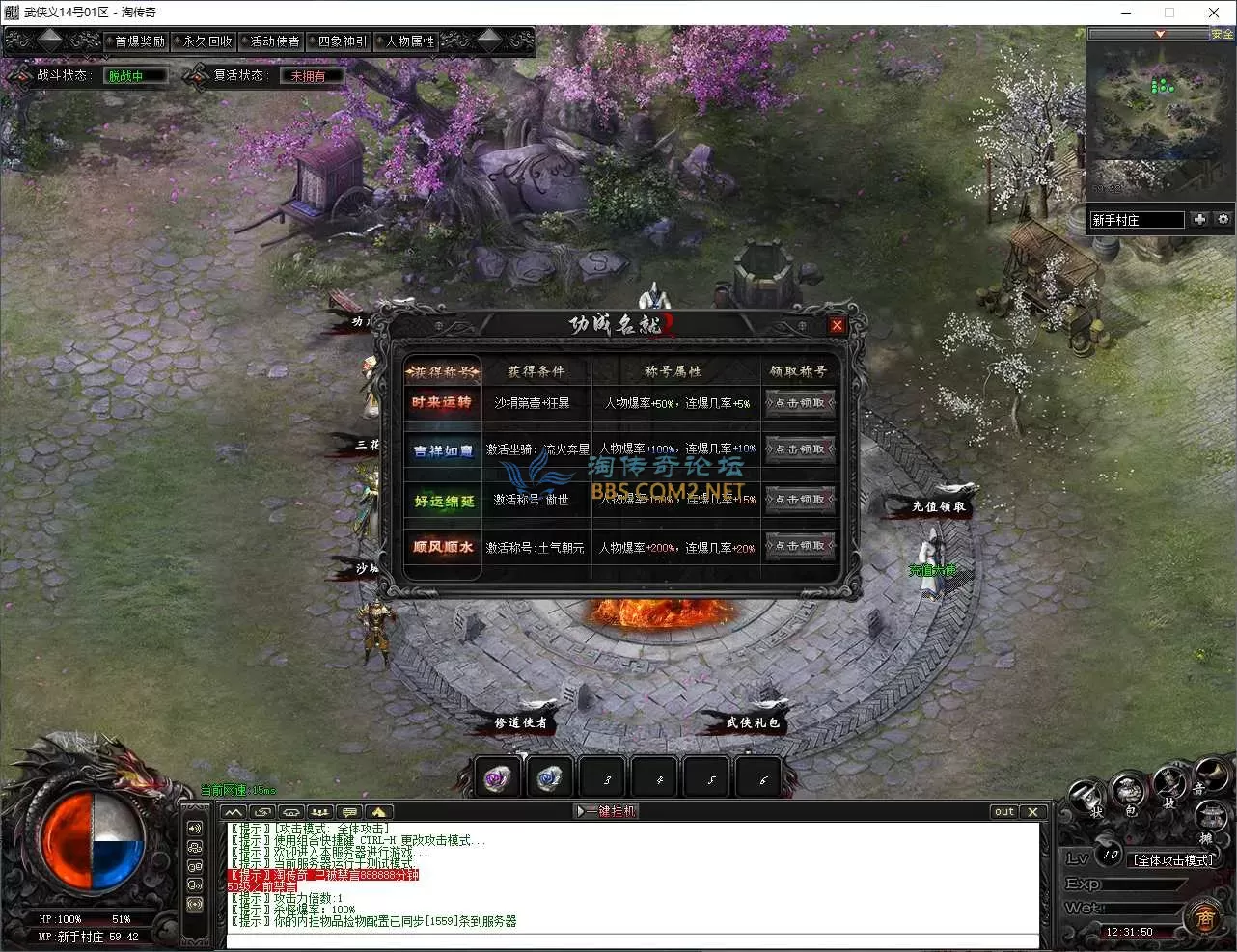Open the 永久回收 menu
Image resolution: width=1237 pixels, height=952 pixels.
(206, 41)
